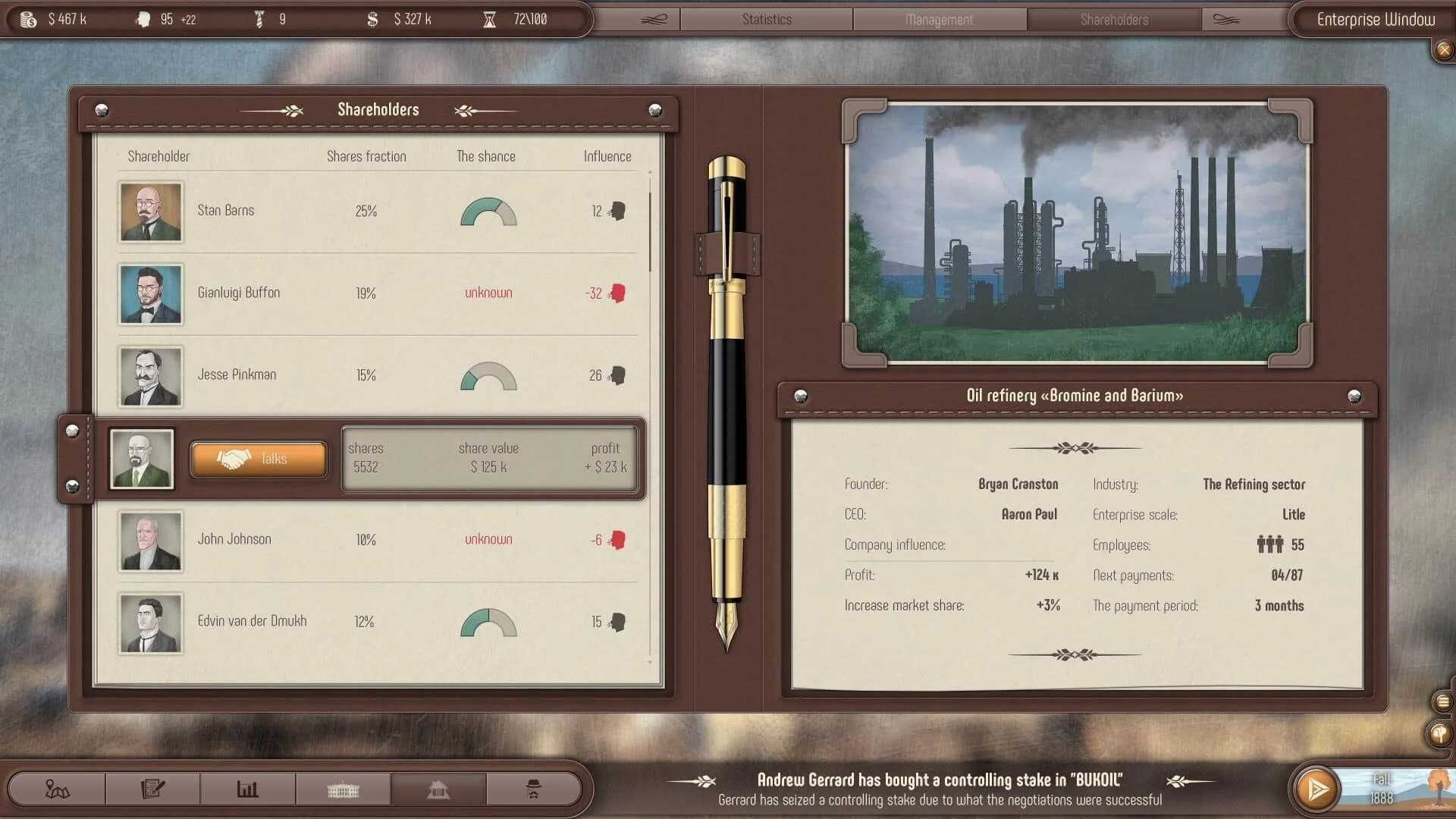Open the bar chart statistics icon at bottom
1456x819 pixels.
click(x=246, y=789)
